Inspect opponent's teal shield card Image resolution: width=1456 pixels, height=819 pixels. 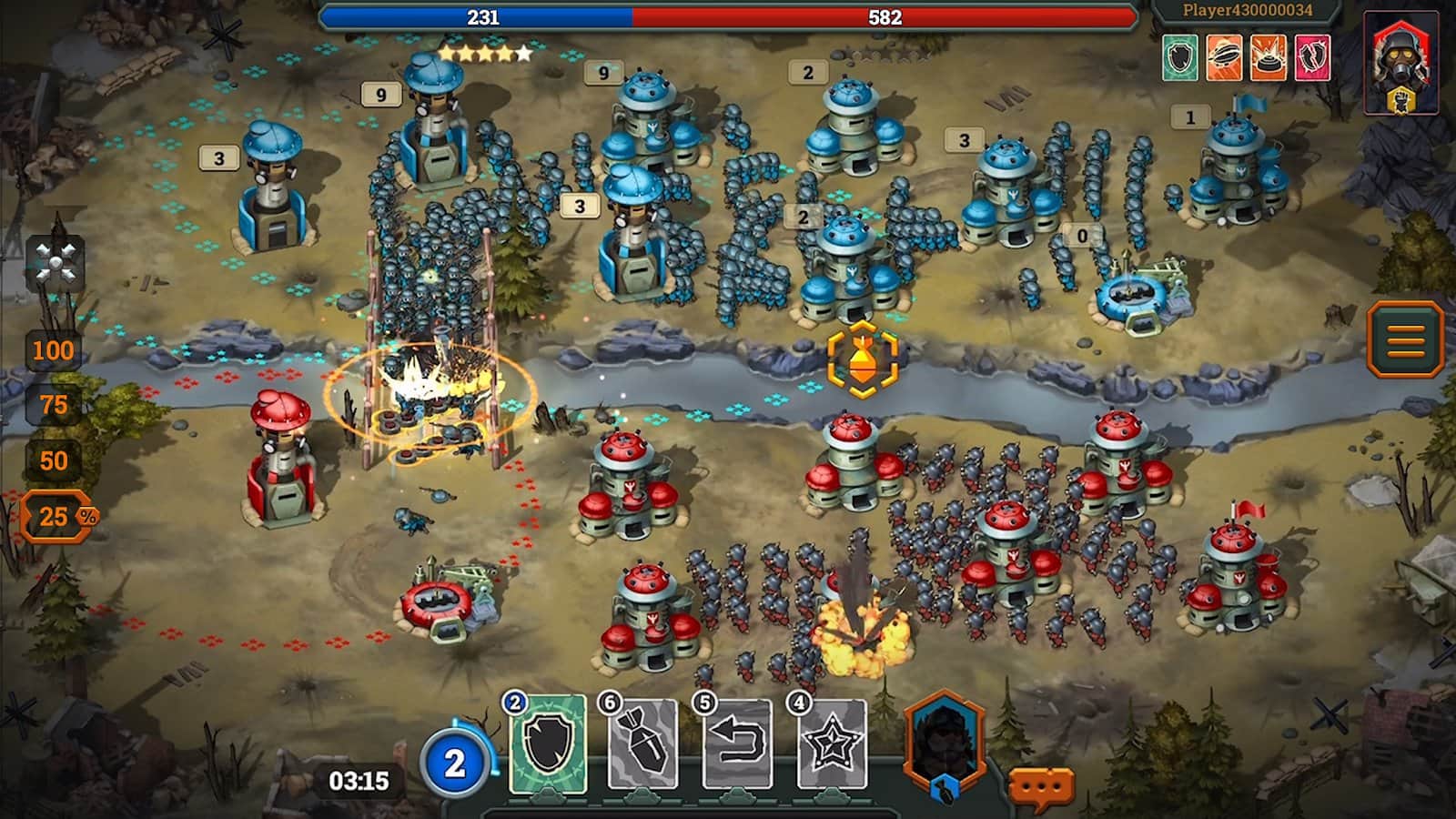pyautogui.click(x=1180, y=57)
